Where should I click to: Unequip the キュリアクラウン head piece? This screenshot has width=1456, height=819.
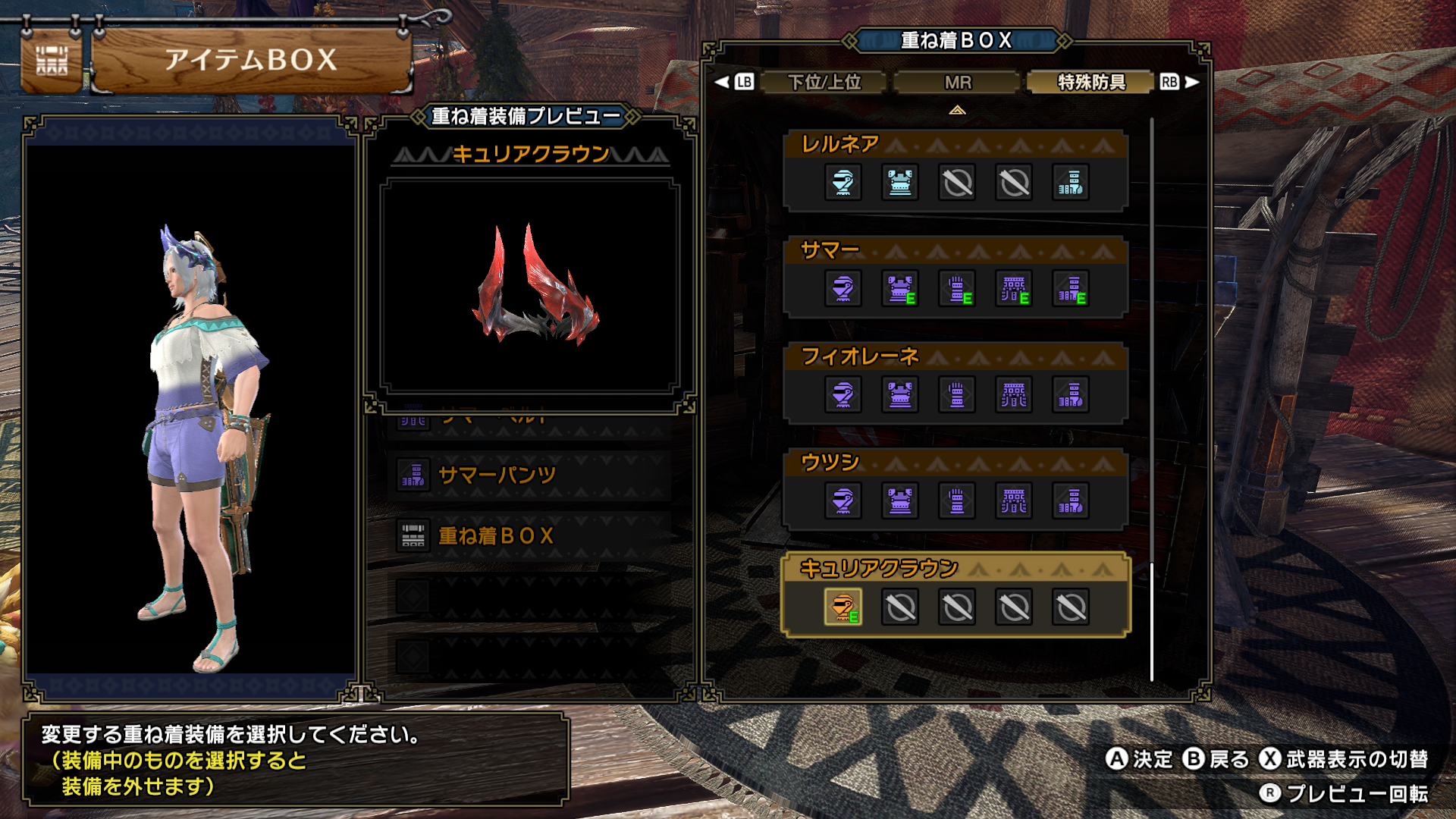[x=843, y=607]
